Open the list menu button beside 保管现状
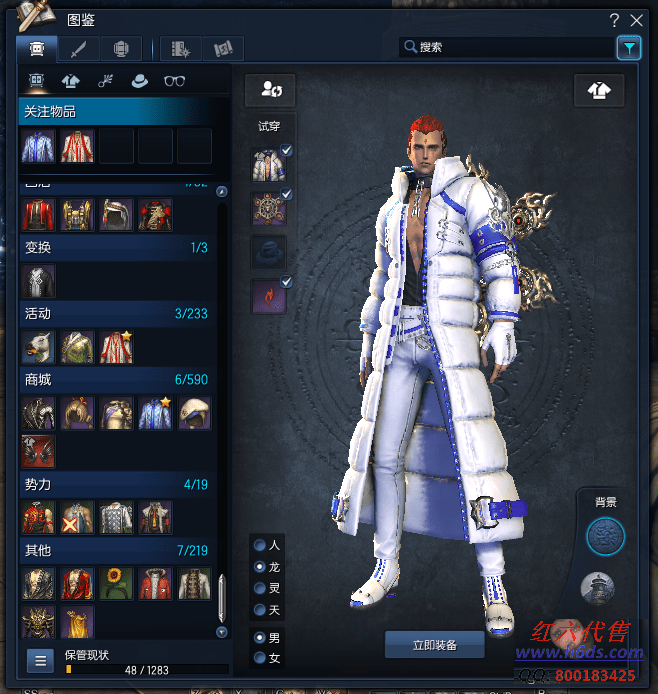Screen dimensions: 658x694 [x=40, y=660]
